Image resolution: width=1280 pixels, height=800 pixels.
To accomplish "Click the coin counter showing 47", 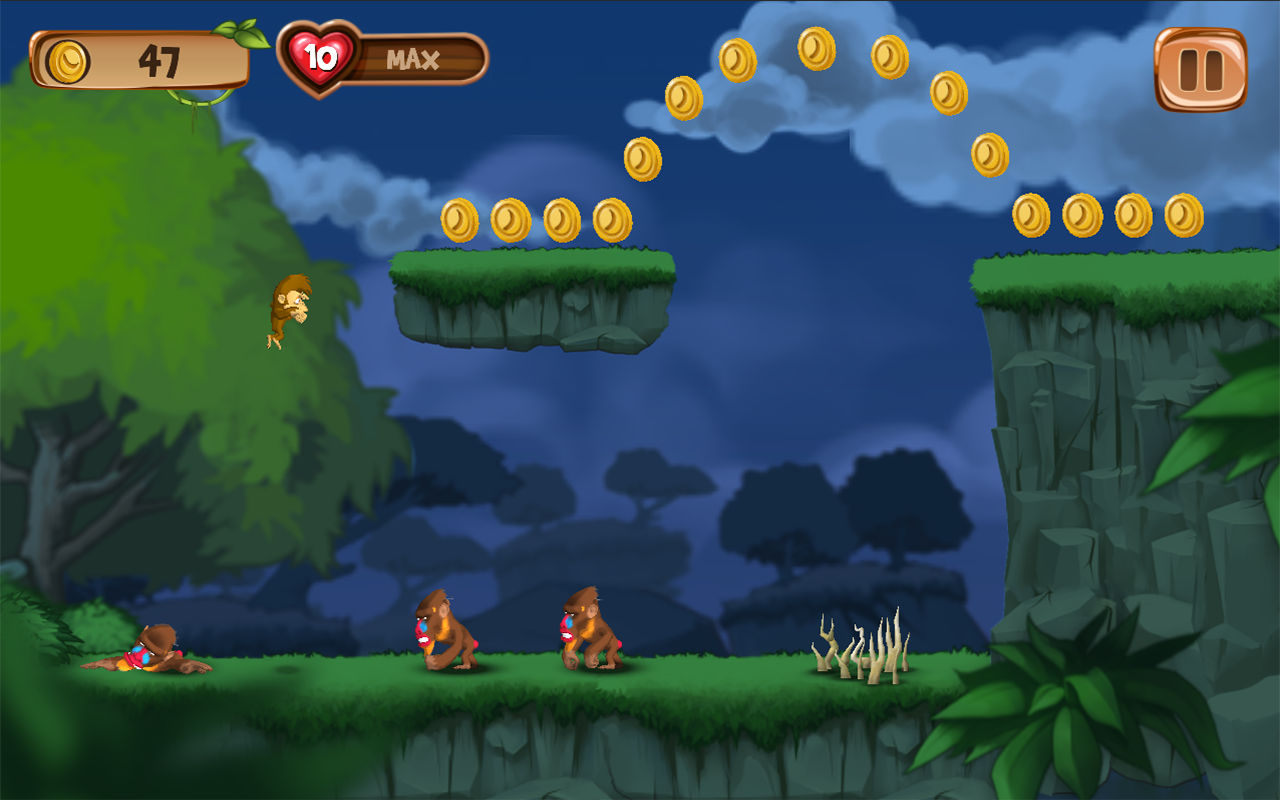I will (x=160, y=60).
